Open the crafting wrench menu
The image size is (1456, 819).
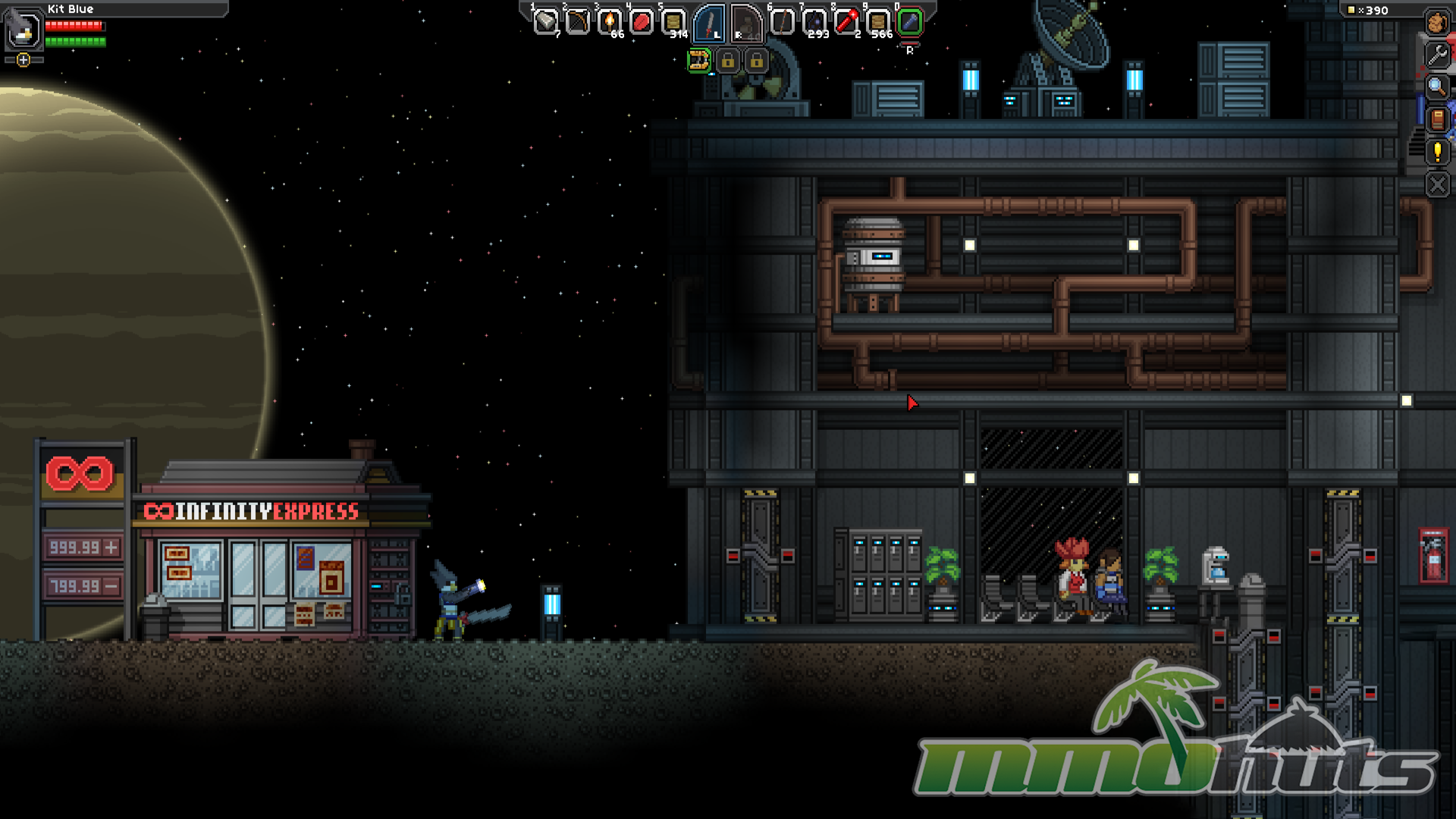pyautogui.click(x=1437, y=55)
